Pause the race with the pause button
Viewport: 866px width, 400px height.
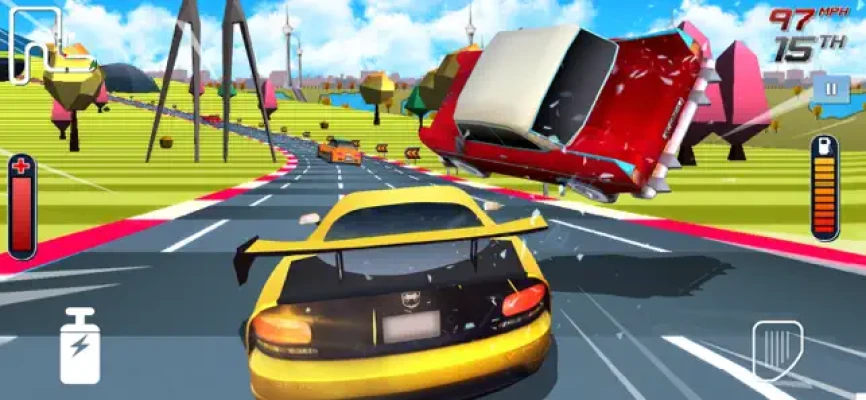830,88
